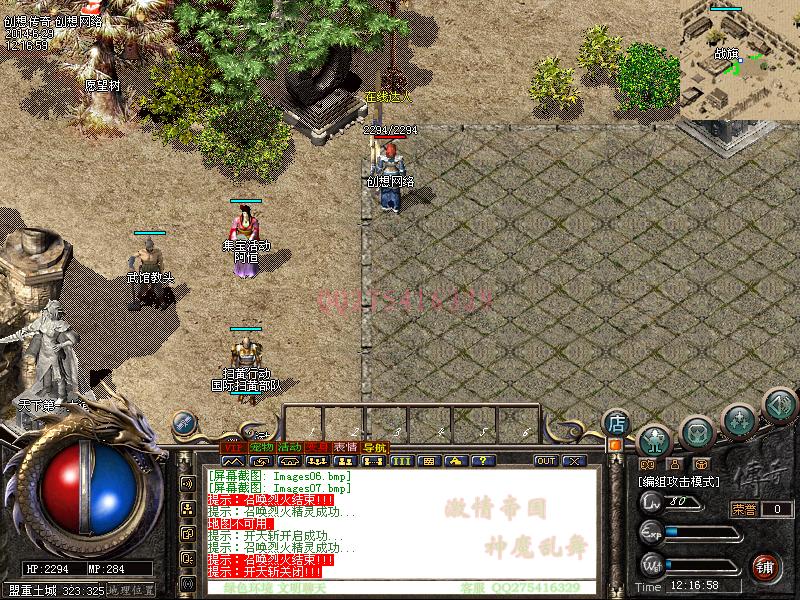Open the VIP tab
Viewport: 800px width, 600px height.
click(233, 447)
